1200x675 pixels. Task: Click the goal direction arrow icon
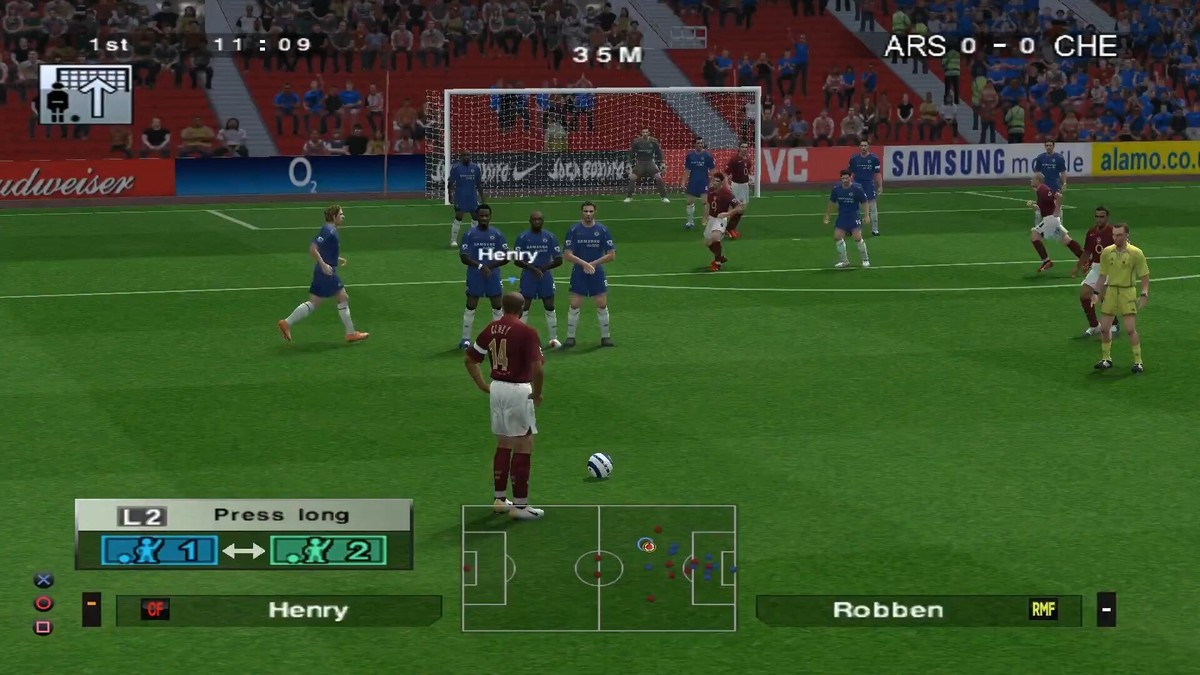point(86,95)
